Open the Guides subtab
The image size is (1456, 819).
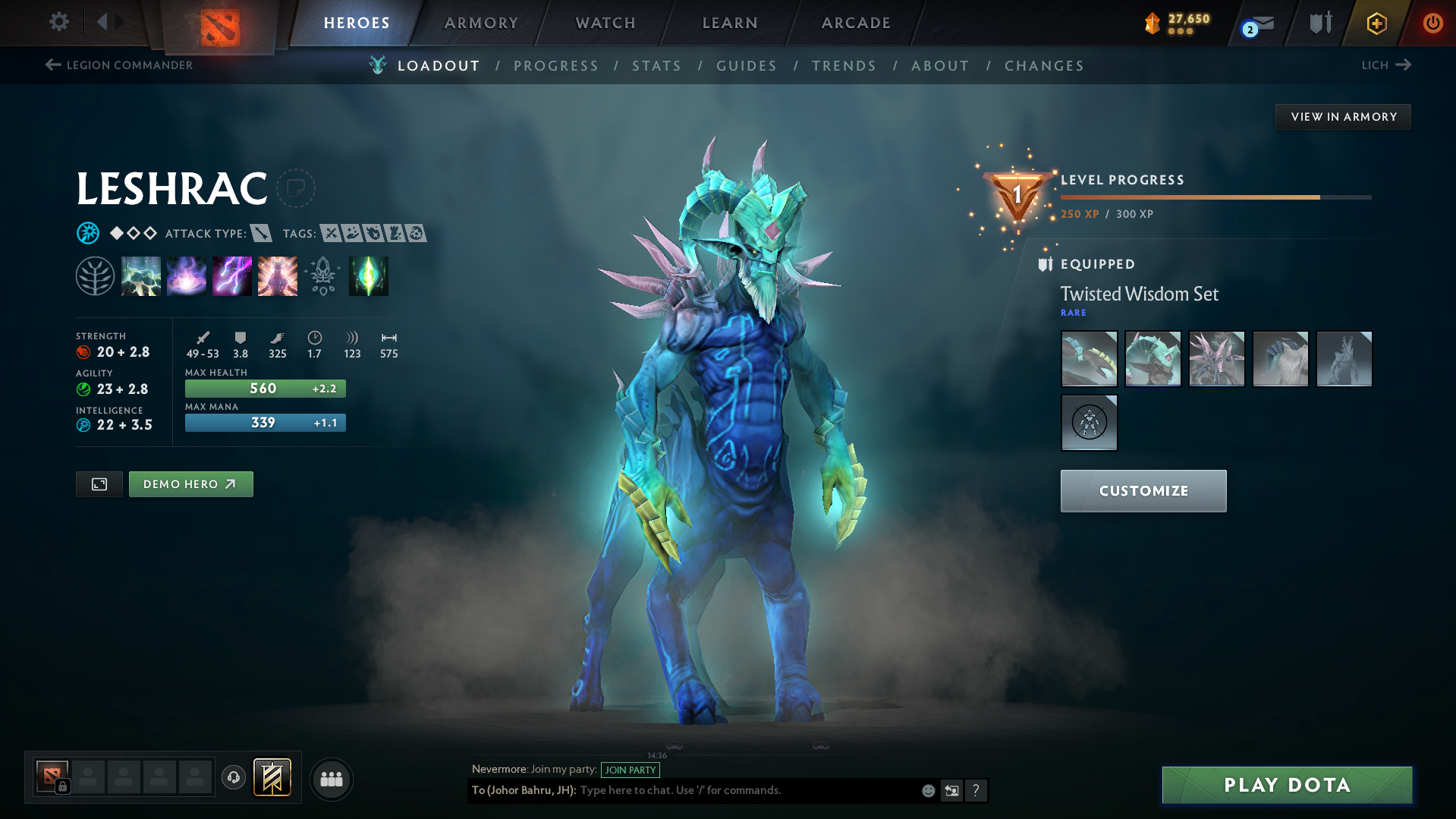[747, 66]
